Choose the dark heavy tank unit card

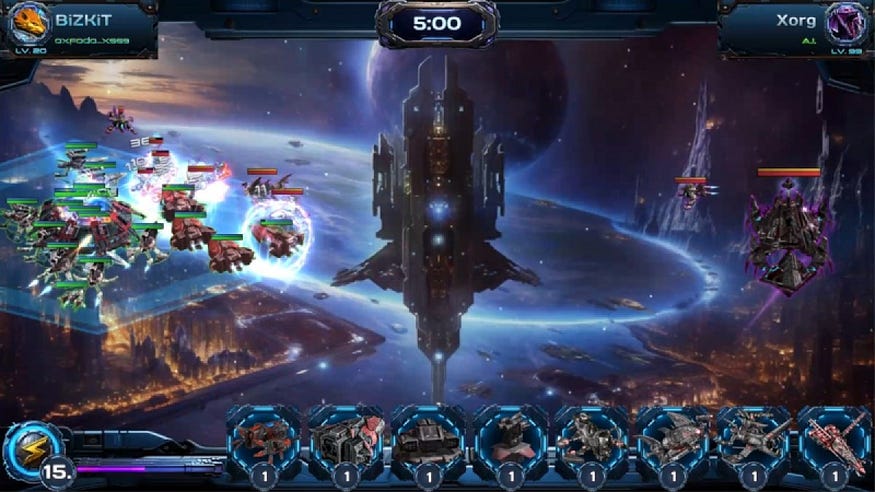click(x=427, y=440)
